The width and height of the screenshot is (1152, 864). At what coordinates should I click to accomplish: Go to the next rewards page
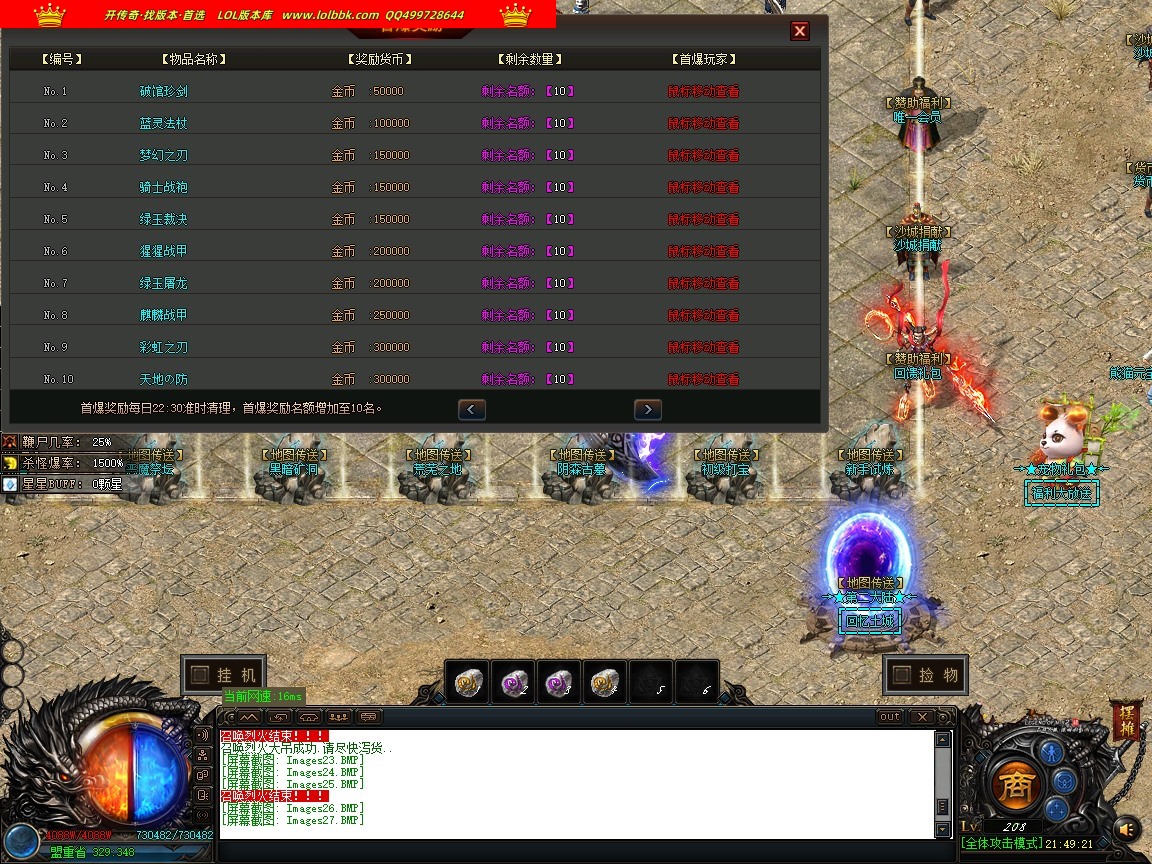(x=648, y=409)
